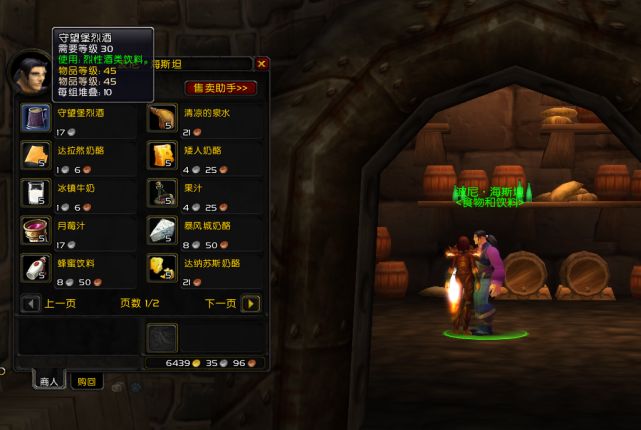Close the merchant window
The height and width of the screenshot is (430, 641).
tap(262, 63)
